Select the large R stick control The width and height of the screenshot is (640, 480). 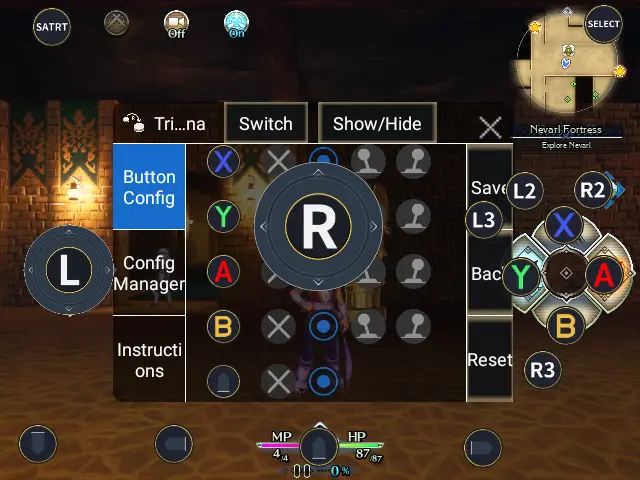[x=319, y=228]
